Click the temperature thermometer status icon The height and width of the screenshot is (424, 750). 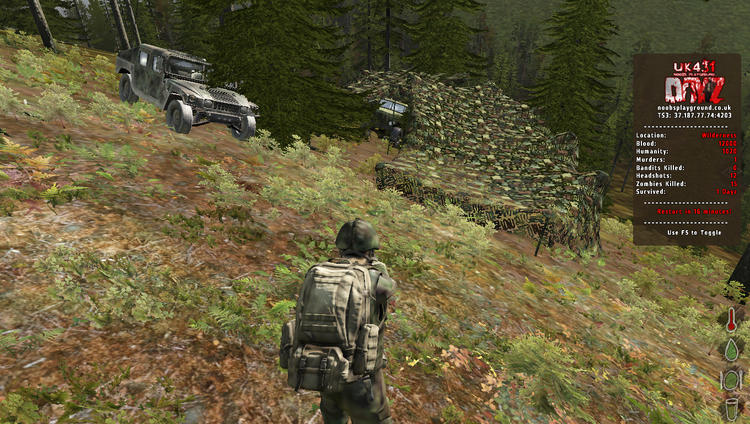point(731,321)
